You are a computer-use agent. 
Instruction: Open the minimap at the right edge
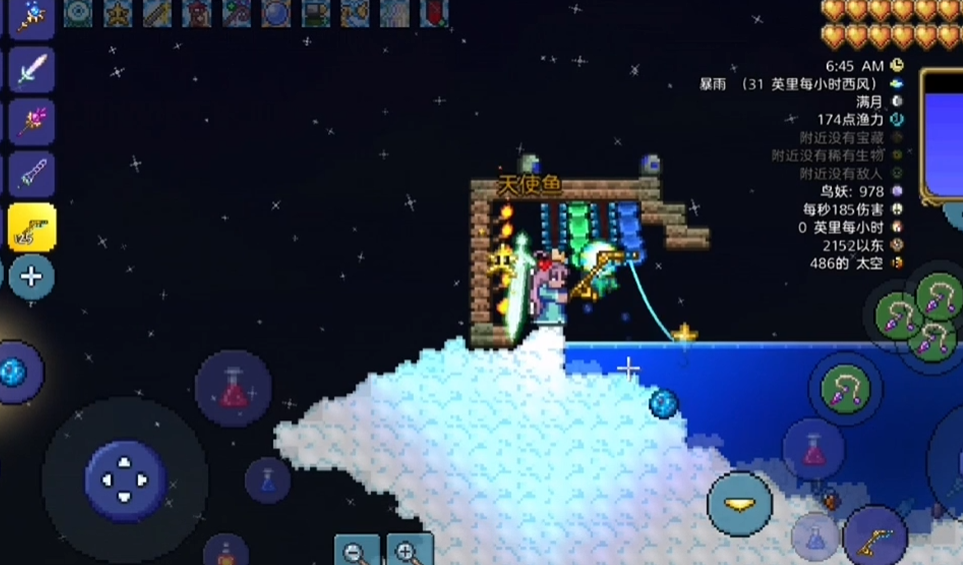[942, 135]
